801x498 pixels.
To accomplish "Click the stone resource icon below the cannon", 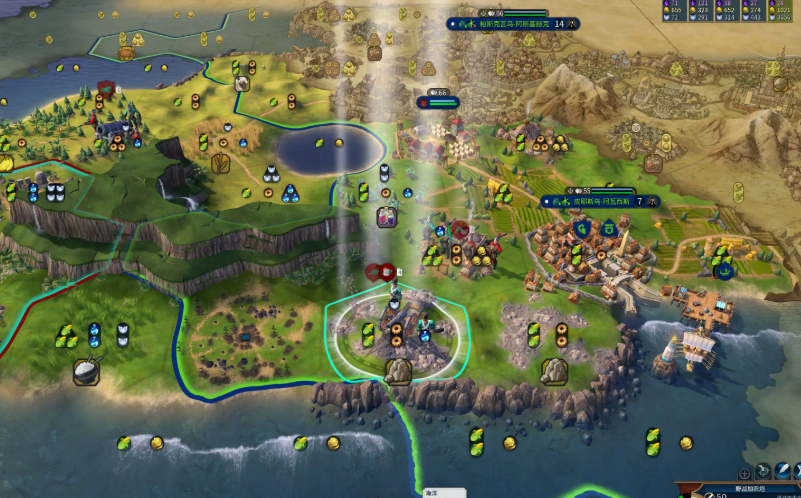I will (x=398, y=372).
